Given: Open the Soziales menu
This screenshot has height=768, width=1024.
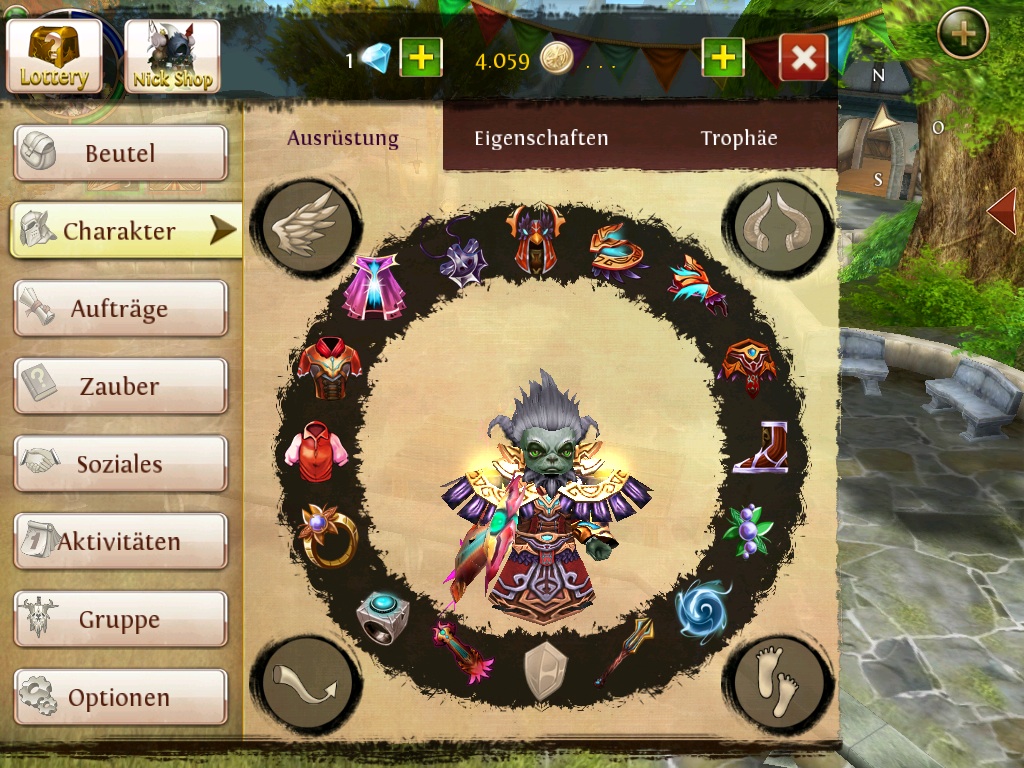Looking at the screenshot, I should point(120,464).
